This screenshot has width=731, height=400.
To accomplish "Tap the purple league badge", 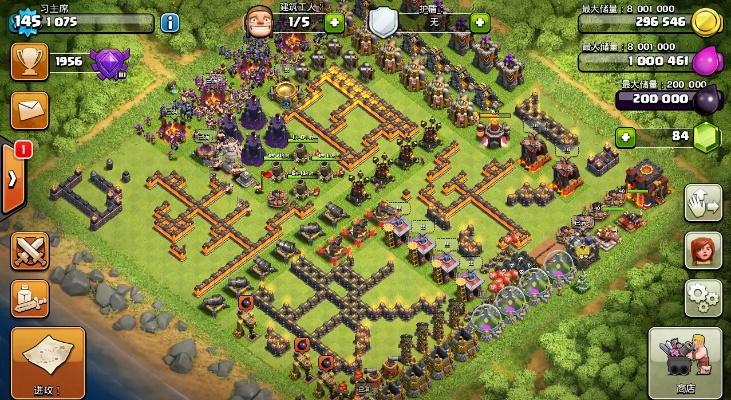I will pyautogui.click(x=107, y=63).
